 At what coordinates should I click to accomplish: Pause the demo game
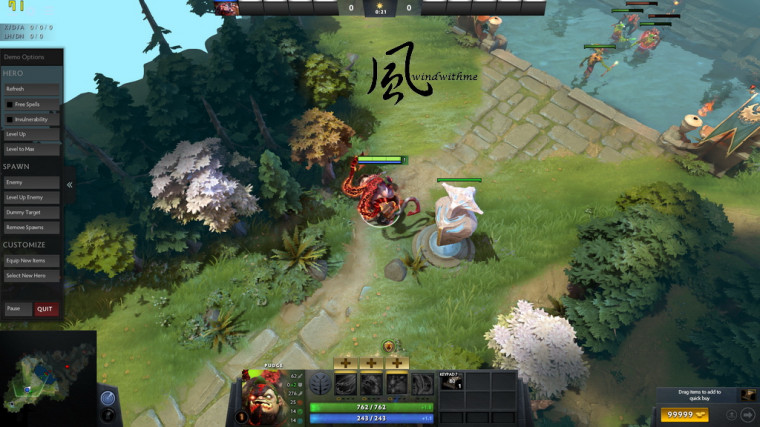click(16, 309)
